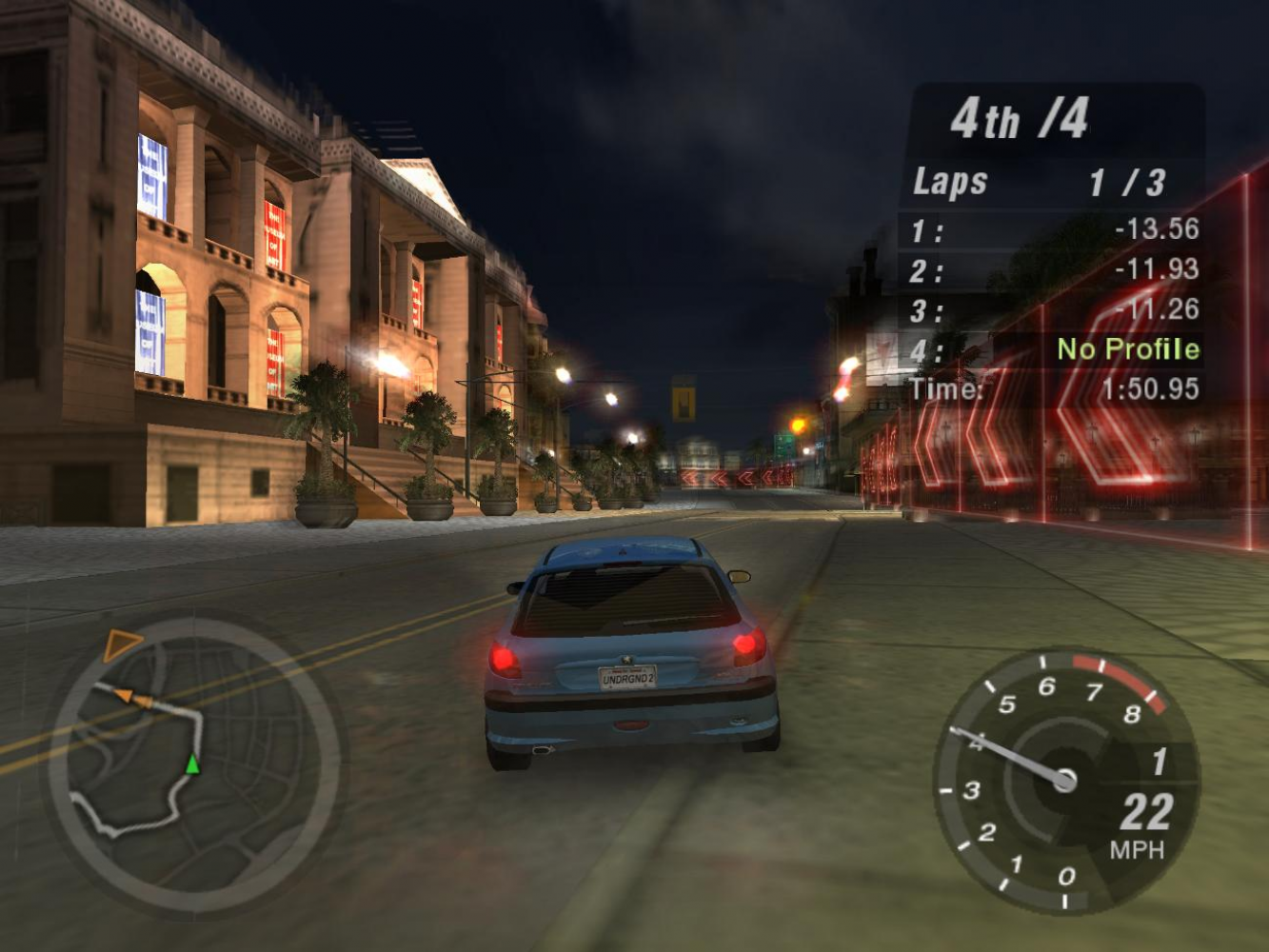Viewport: 1269px width, 952px height.
Task: Click the orange opponent arrow on the minimap rim
Action: tap(120, 644)
